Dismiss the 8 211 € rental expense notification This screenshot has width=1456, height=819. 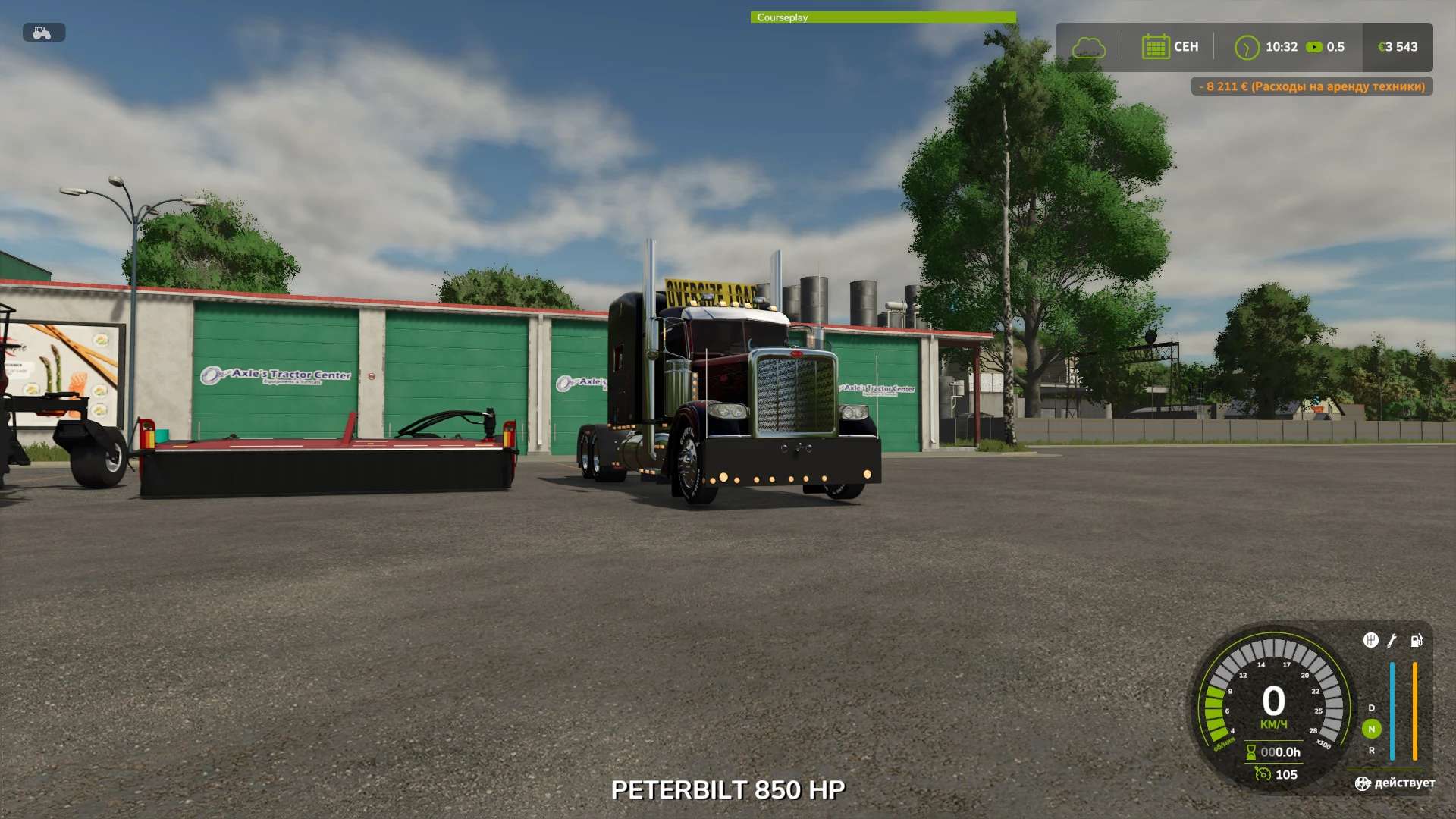1311,86
